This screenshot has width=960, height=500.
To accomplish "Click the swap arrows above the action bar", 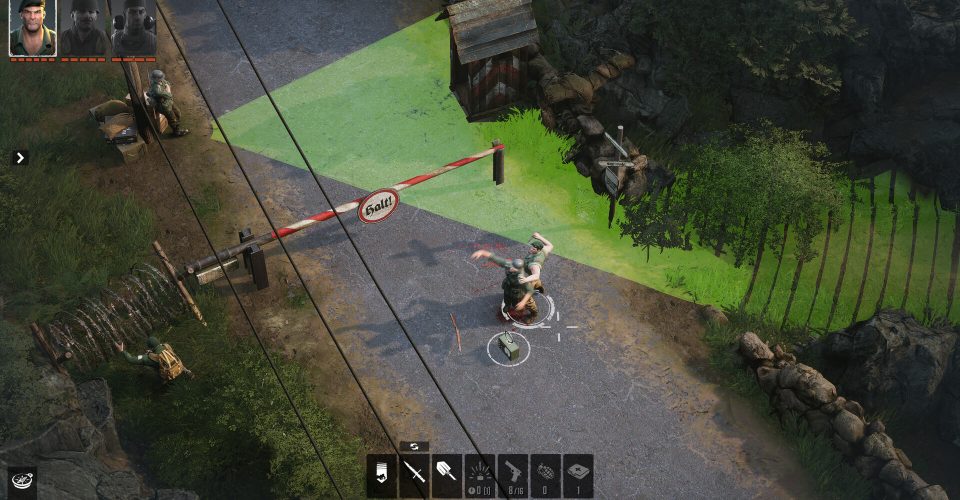I will [x=413, y=446].
